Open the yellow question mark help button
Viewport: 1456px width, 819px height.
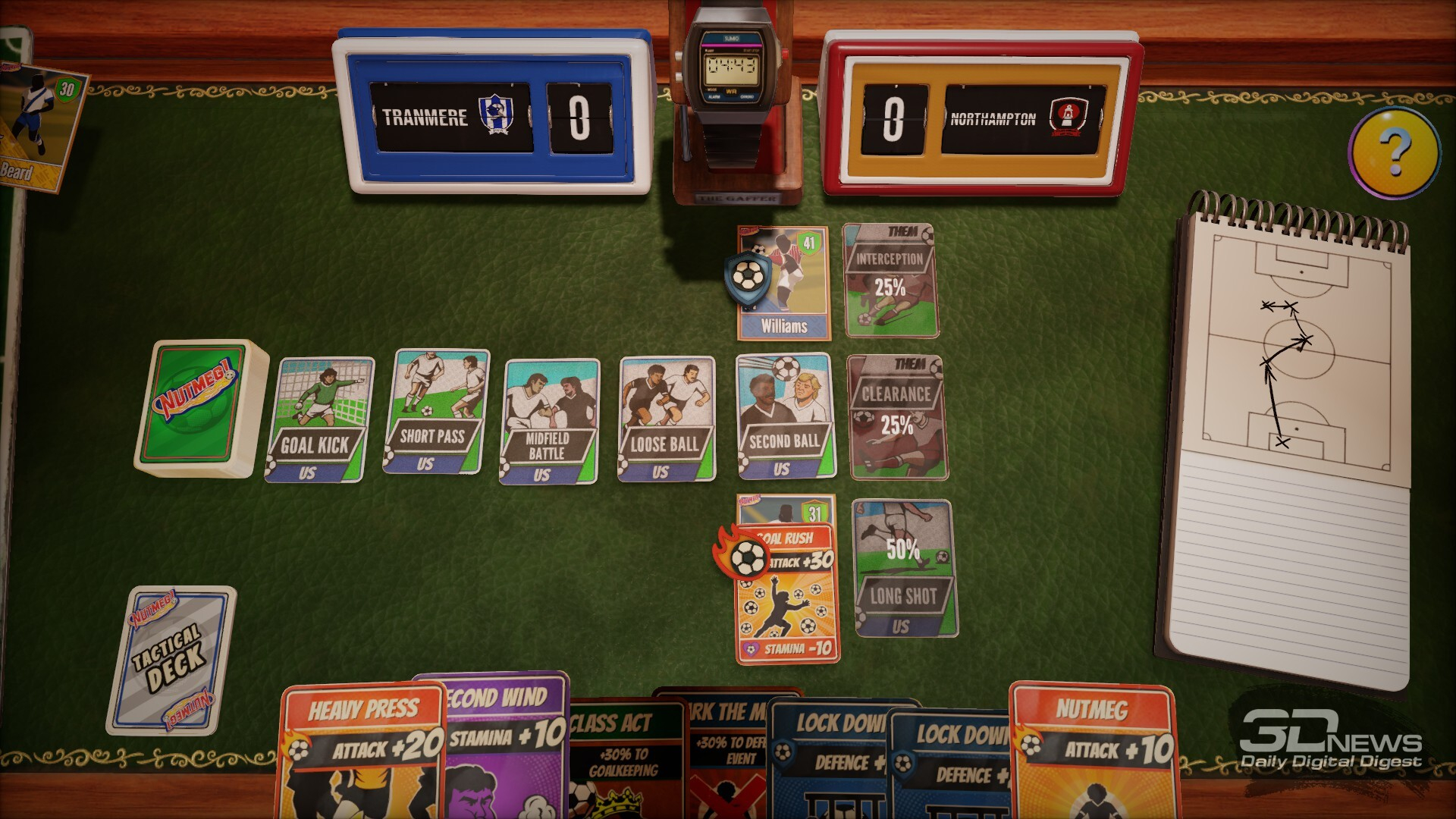coord(1394,152)
